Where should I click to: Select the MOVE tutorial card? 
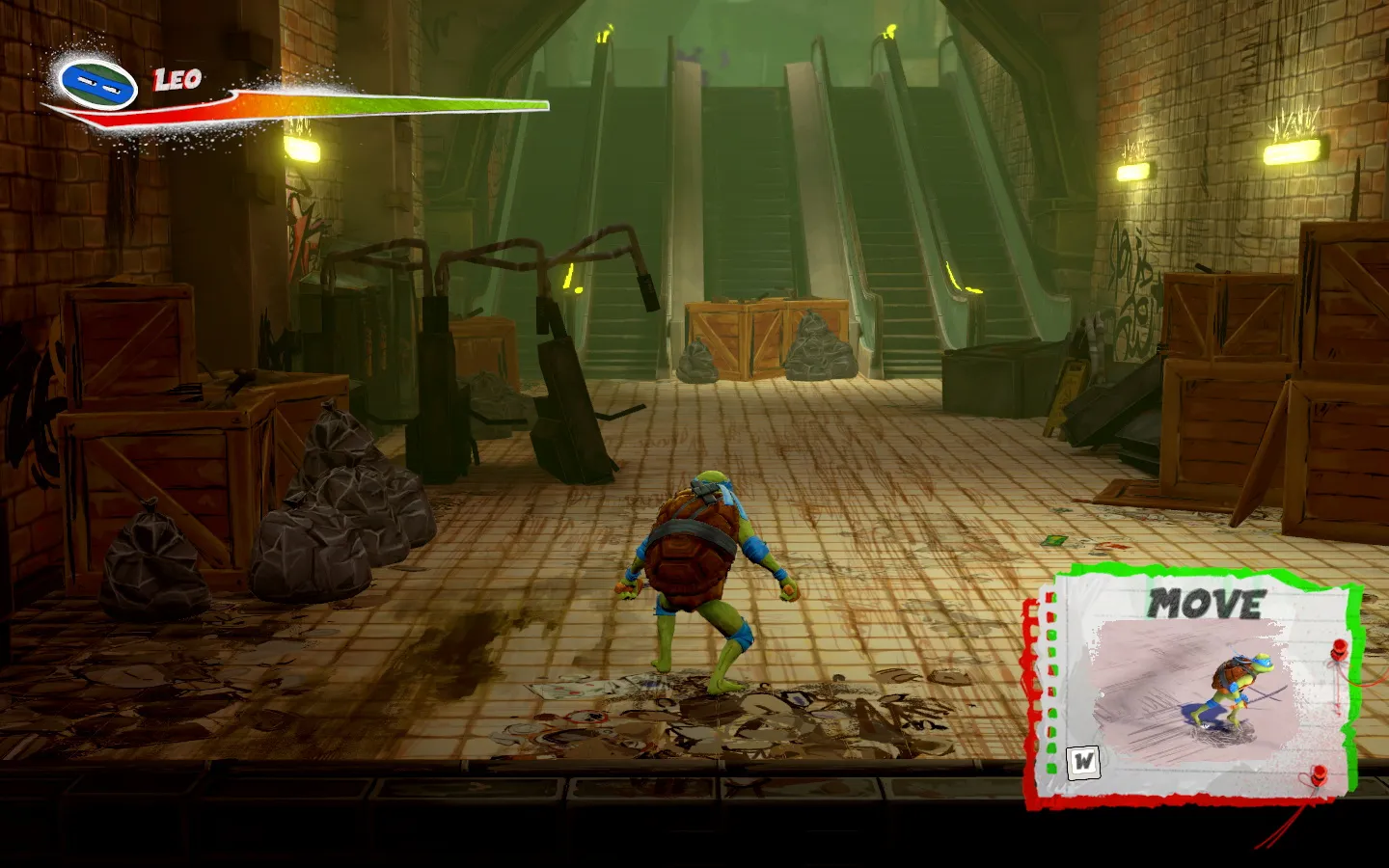tap(1196, 687)
